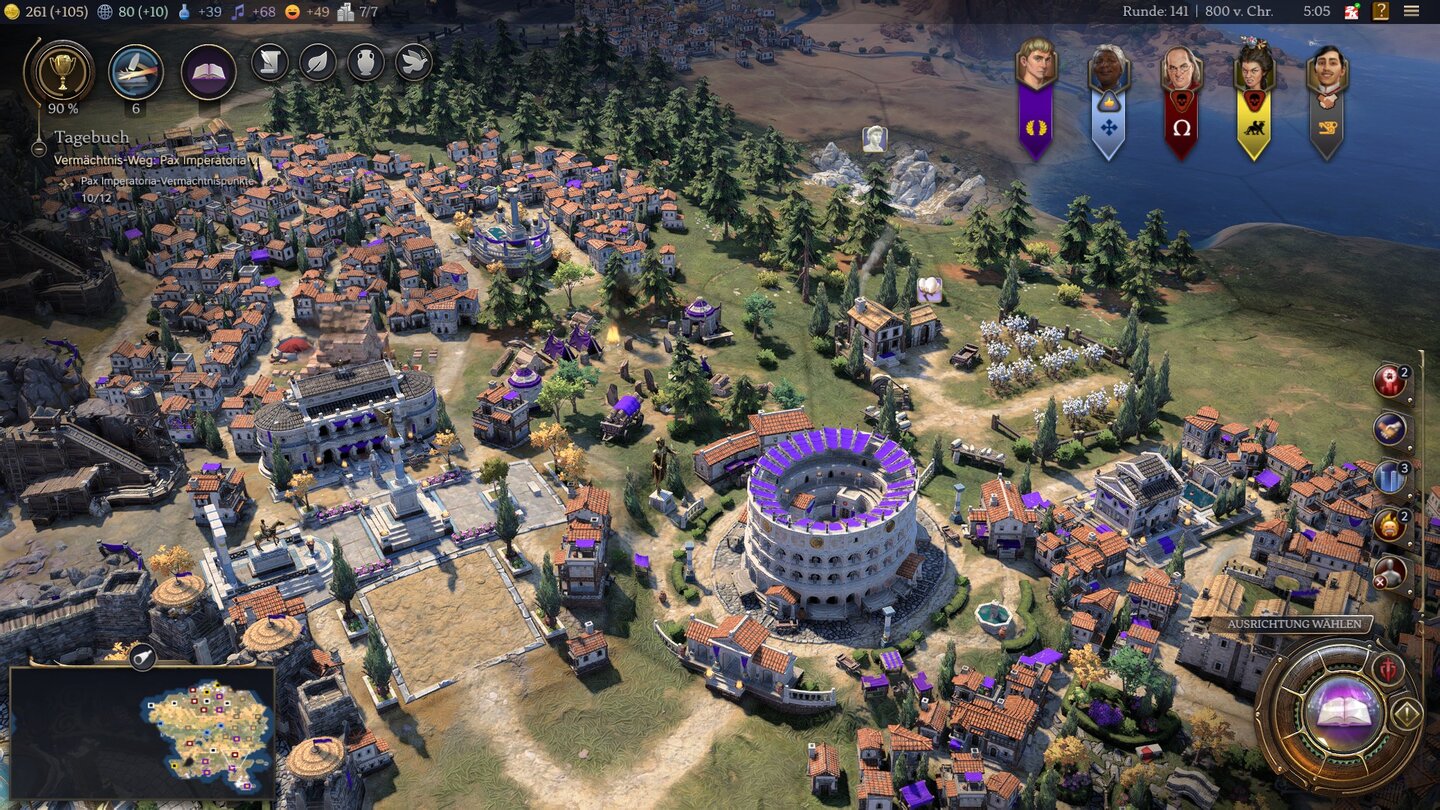Open the yellow lion leader portrait
The width and height of the screenshot is (1440, 810).
pos(1254,100)
